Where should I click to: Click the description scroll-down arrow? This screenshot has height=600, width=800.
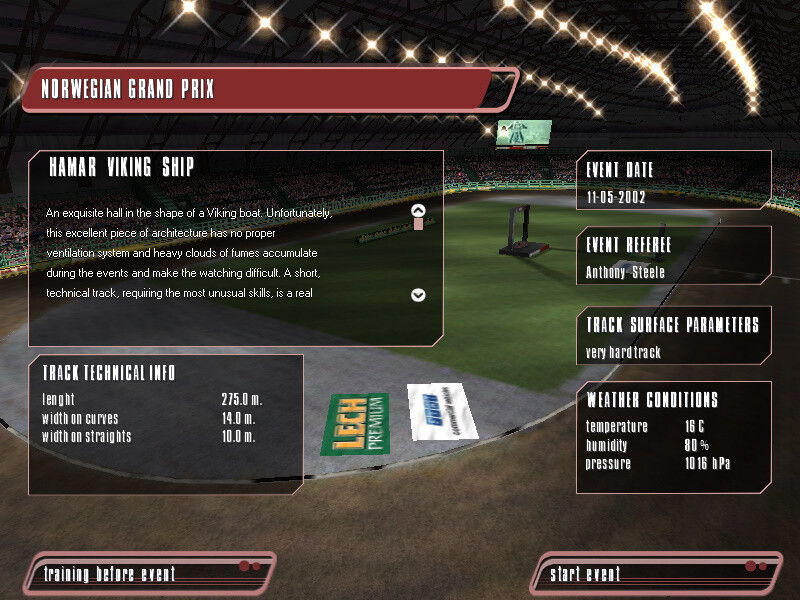[x=419, y=295]
